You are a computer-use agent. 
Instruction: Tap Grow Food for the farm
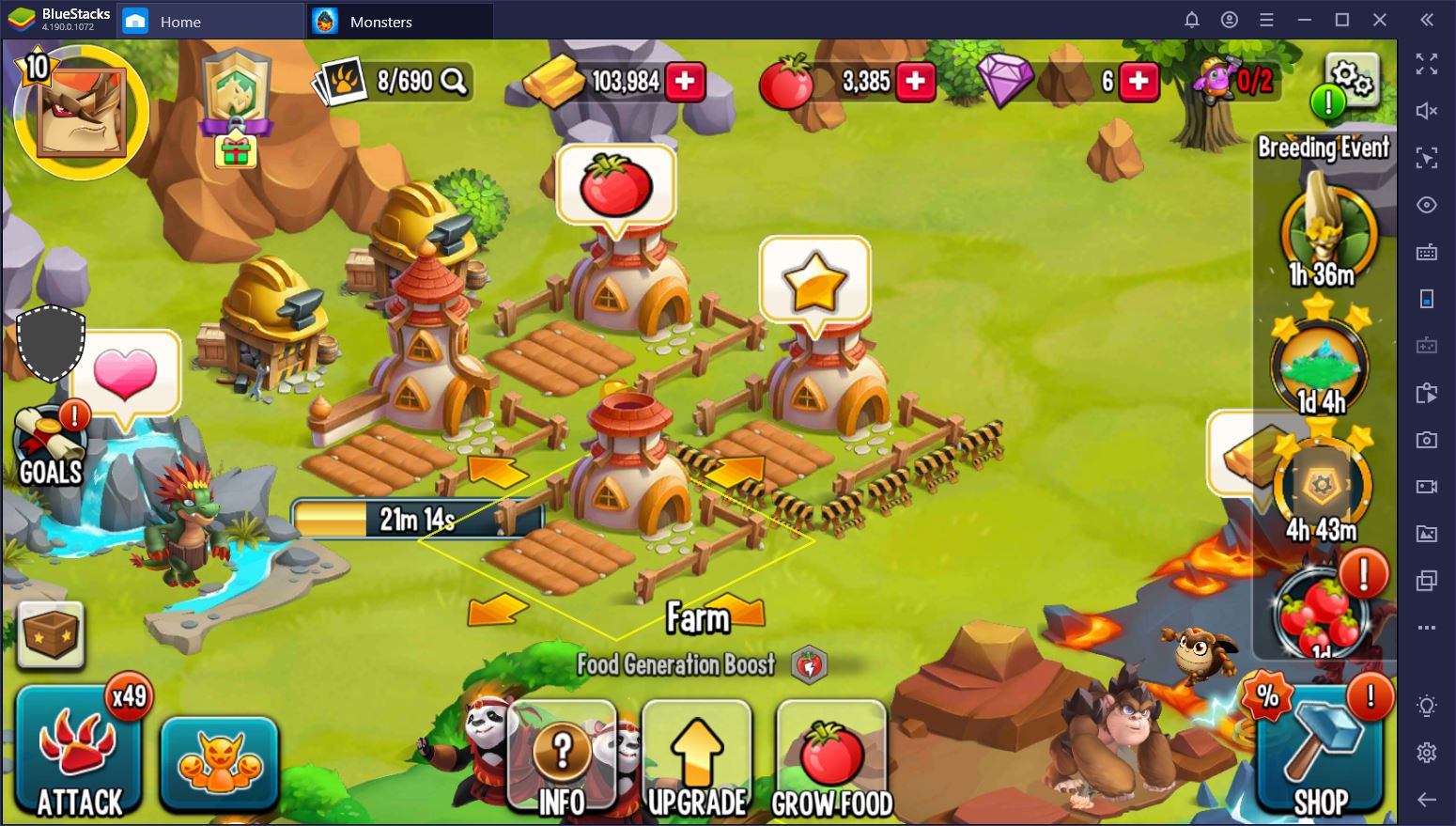tap(831, 761)
